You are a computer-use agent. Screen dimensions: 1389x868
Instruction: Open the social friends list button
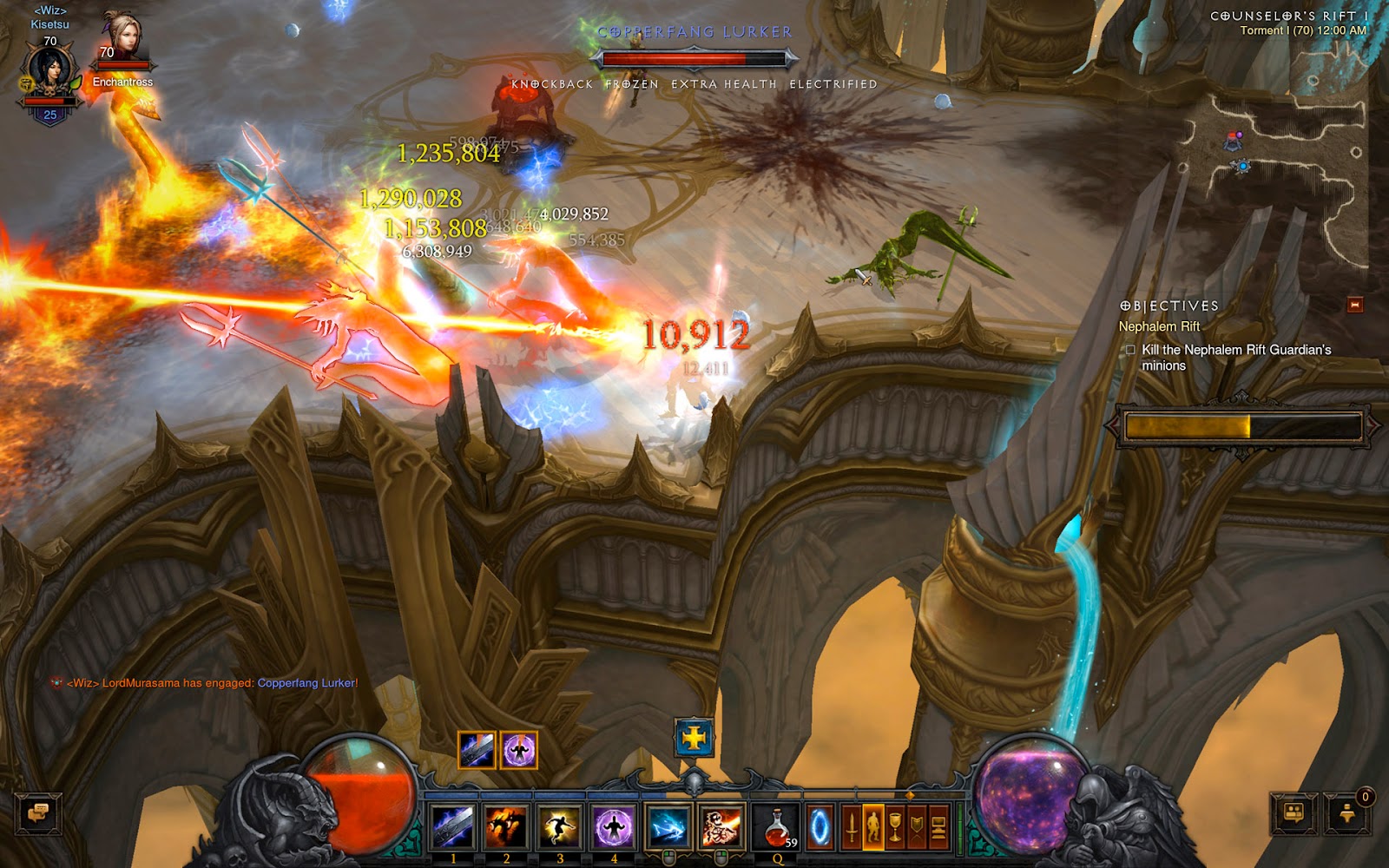coord(1294,814)
